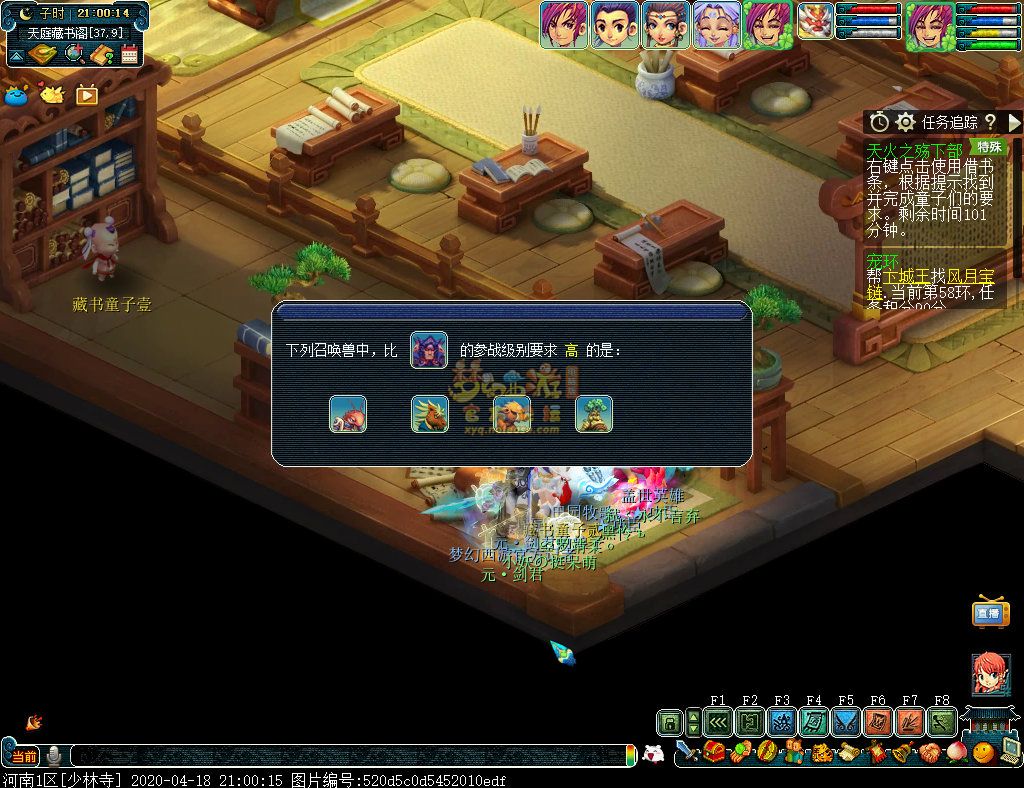Image resolution: width=1024 pixels, height=788 pixels.
Task: Open the 直播 live stream button
Action: click(989, 613)
